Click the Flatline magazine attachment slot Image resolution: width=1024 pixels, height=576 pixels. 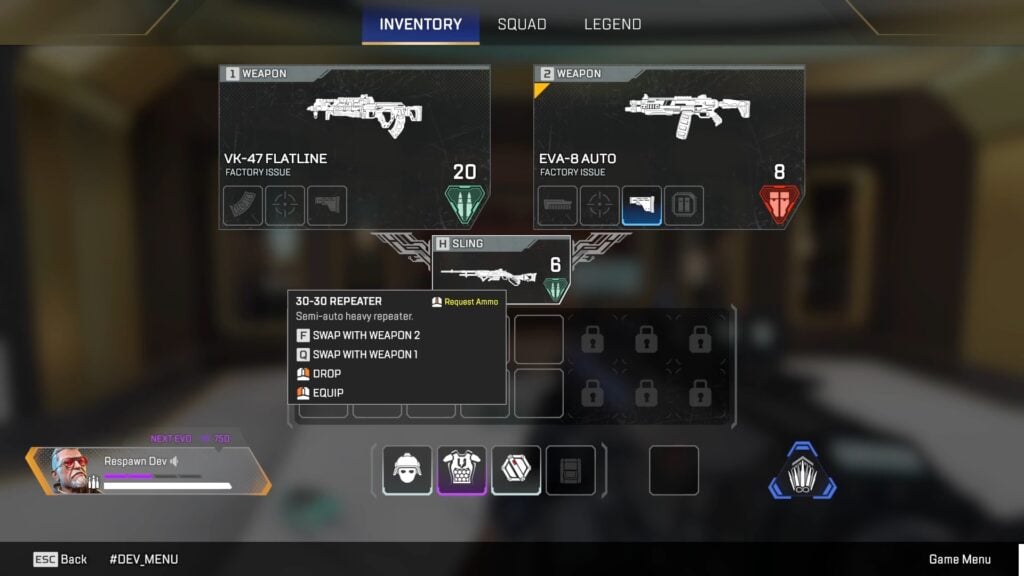click(x=243, y=206)
